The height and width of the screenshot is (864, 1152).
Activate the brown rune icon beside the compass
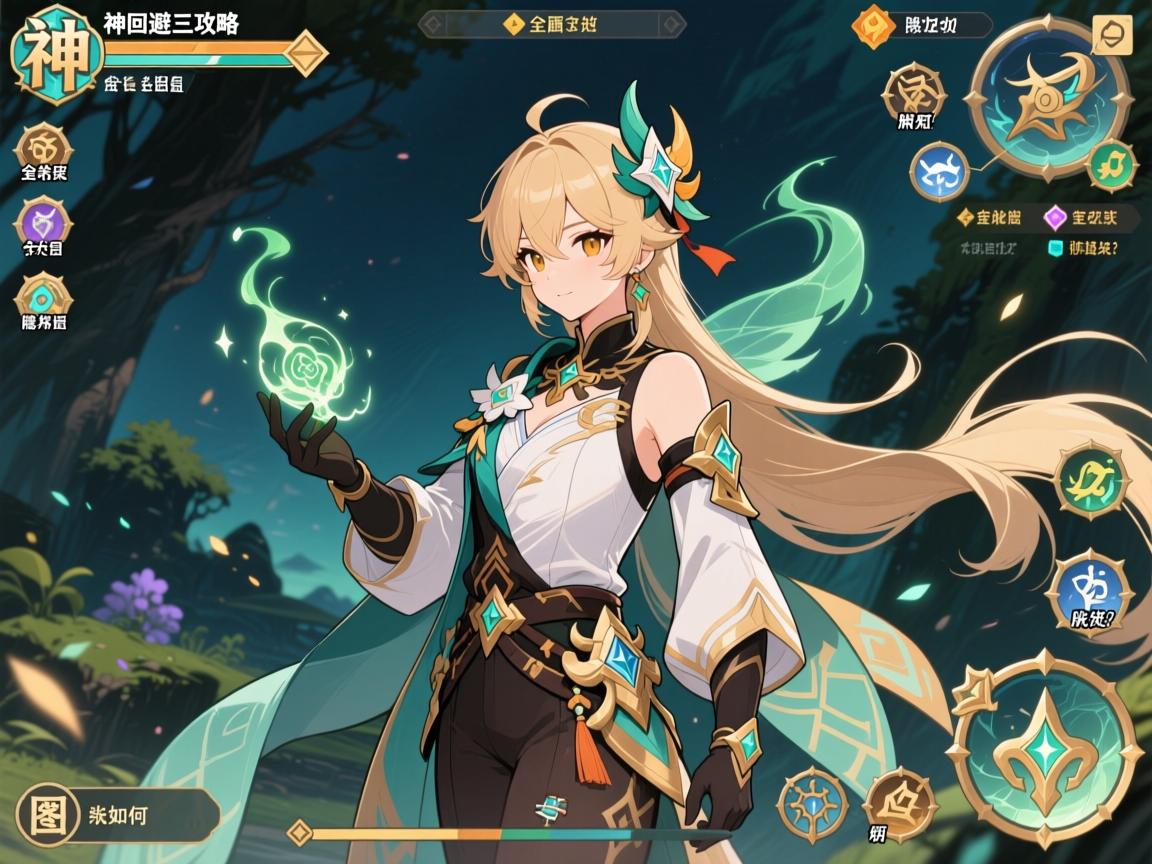click(913, 94)
